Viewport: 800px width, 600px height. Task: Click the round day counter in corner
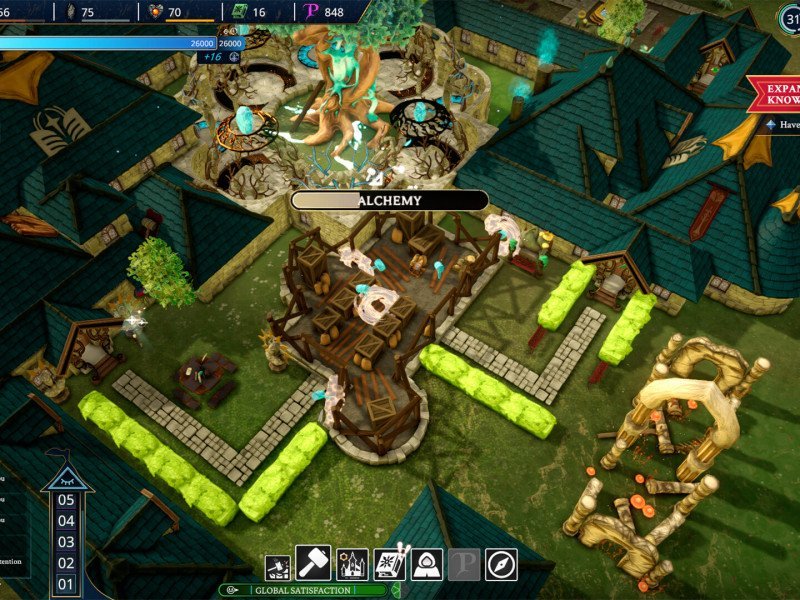(x=788, y=17)
